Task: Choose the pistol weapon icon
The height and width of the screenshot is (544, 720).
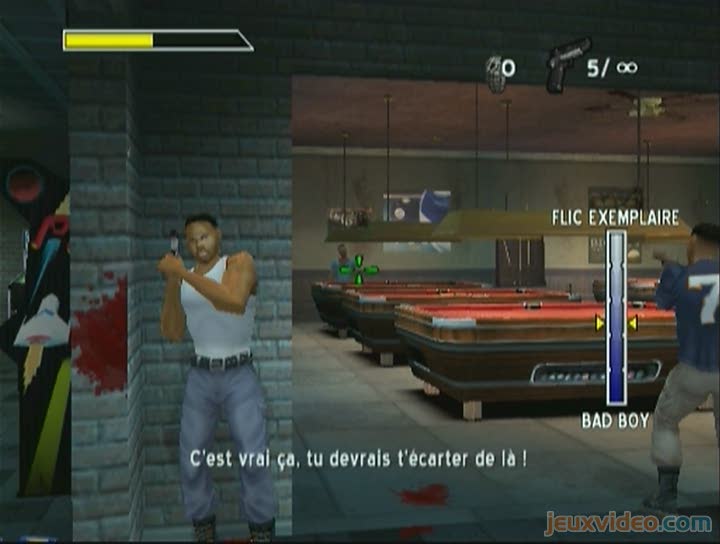Action: pos(566,65)
